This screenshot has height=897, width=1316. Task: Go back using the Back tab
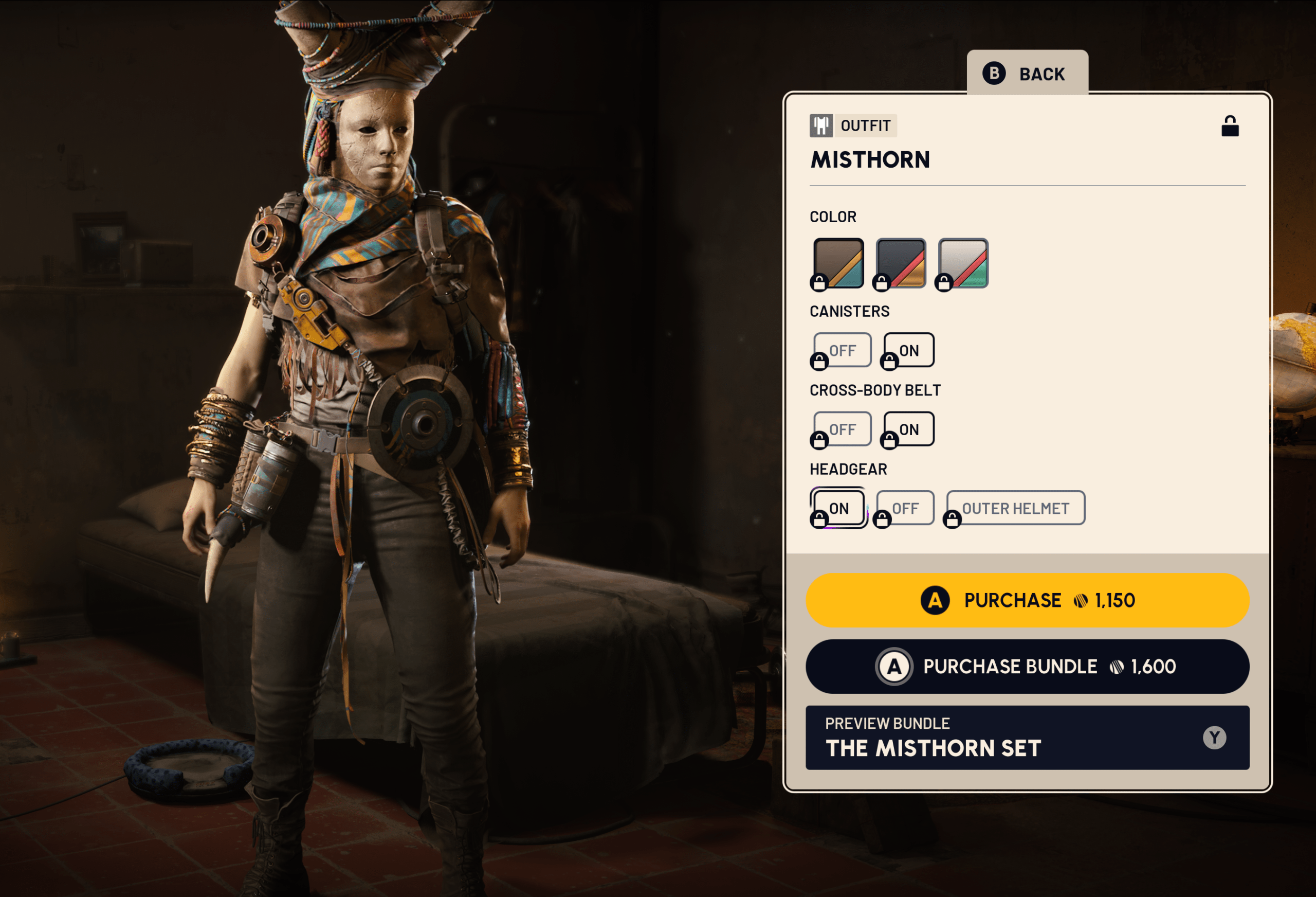[x=1027, y=74]
